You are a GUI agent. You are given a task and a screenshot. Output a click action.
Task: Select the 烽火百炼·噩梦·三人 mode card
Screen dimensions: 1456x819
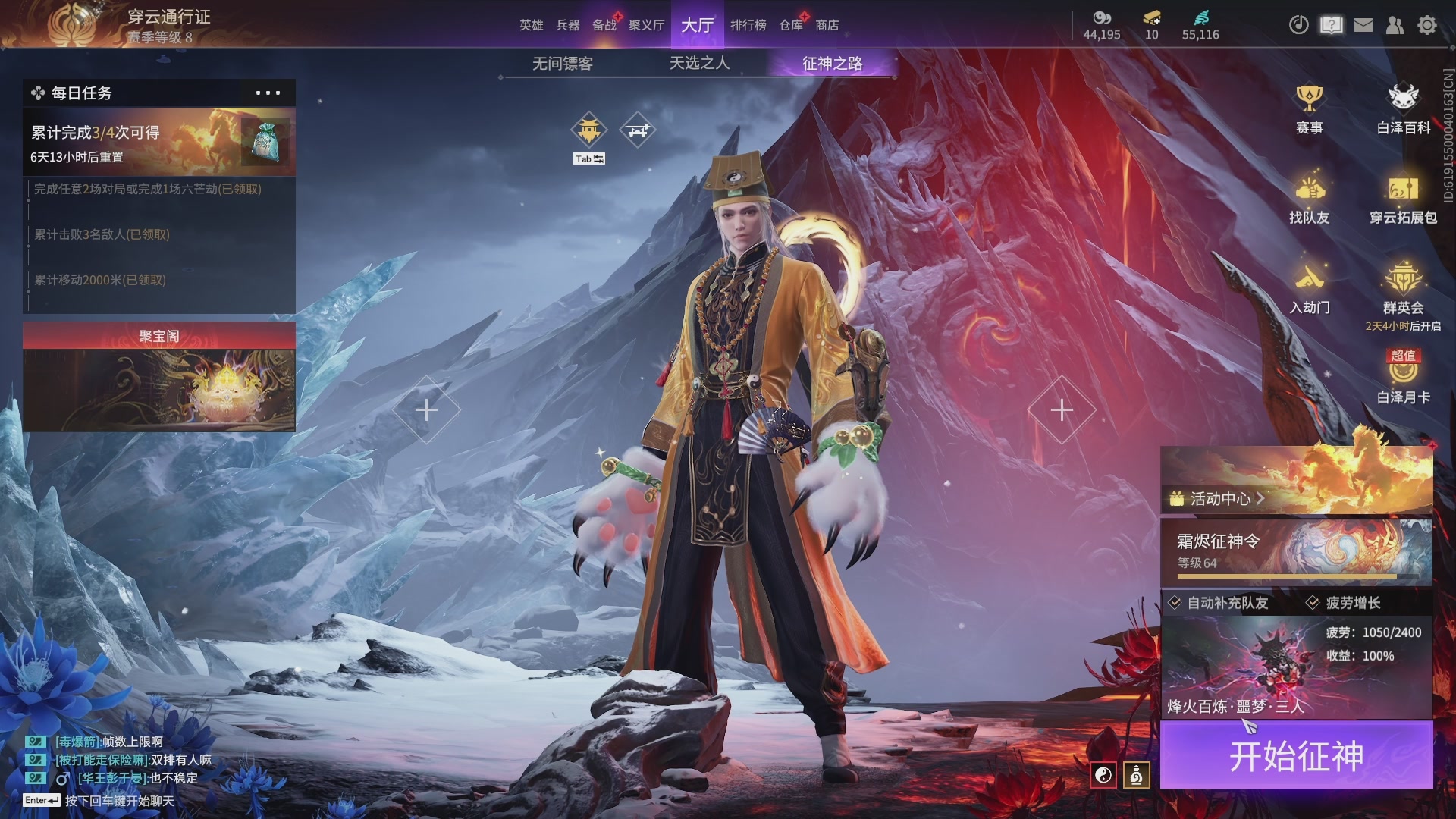[x=1296, y=667]
